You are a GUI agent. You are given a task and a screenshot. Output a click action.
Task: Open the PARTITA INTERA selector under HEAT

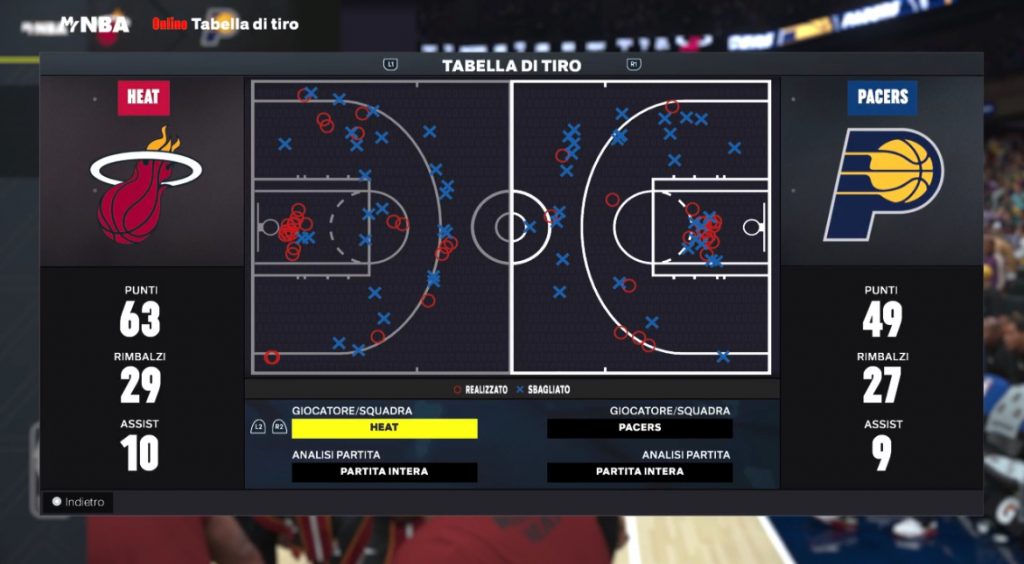pyautogui.click(x=384, y=472)
